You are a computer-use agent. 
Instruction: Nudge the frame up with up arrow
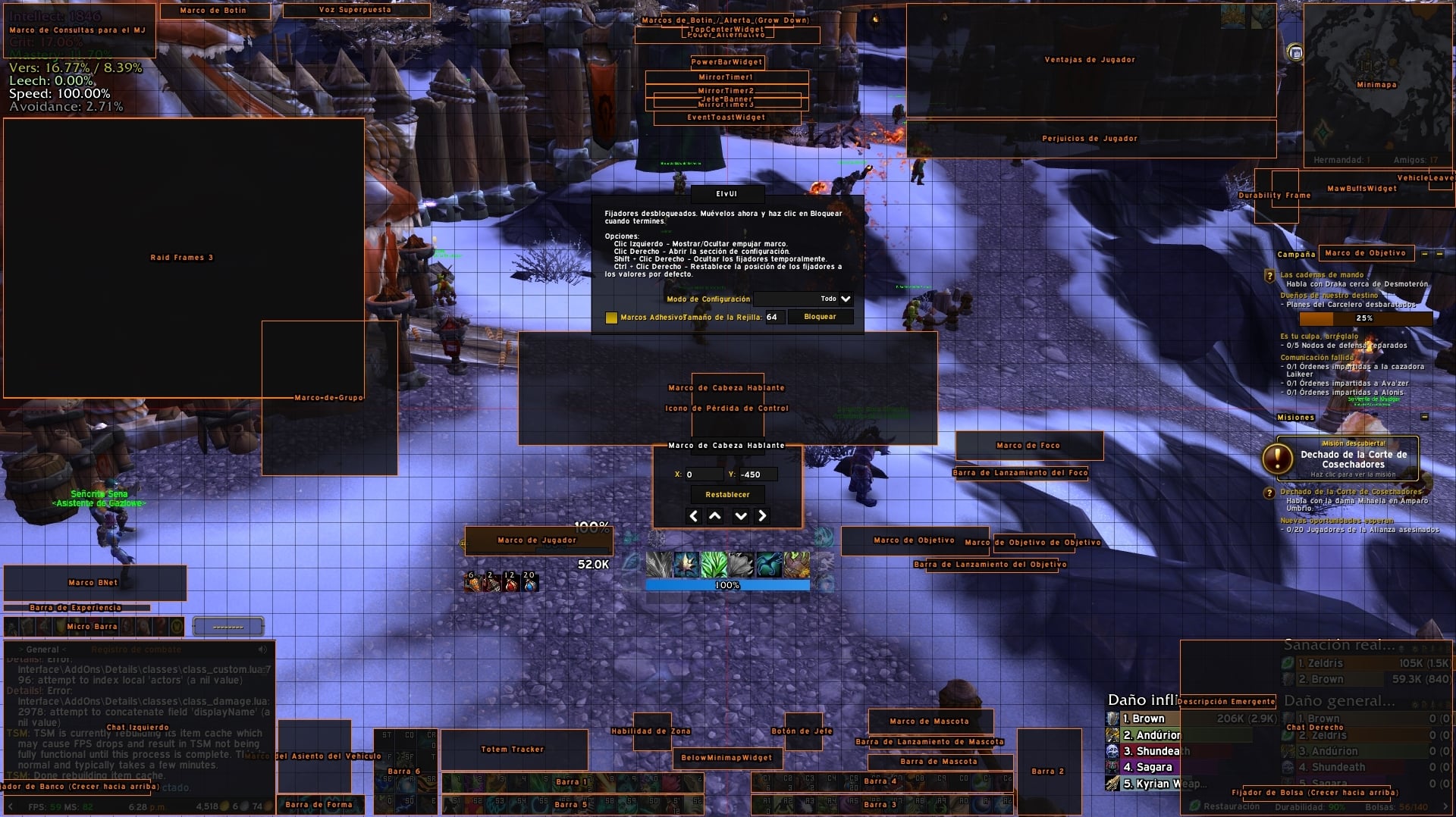715,516
